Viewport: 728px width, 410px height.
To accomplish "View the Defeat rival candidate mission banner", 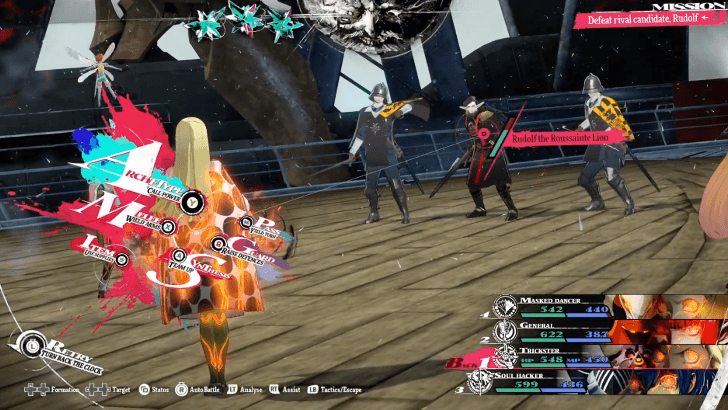I will click(648, 19).
